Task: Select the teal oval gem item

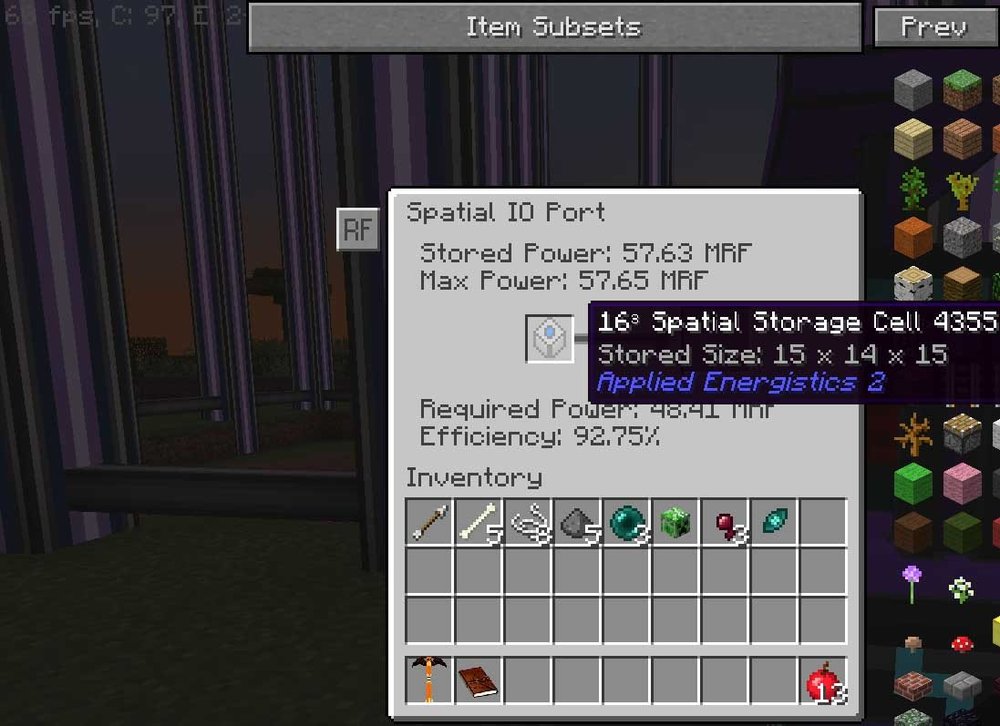Action: (x=773, y=523)
